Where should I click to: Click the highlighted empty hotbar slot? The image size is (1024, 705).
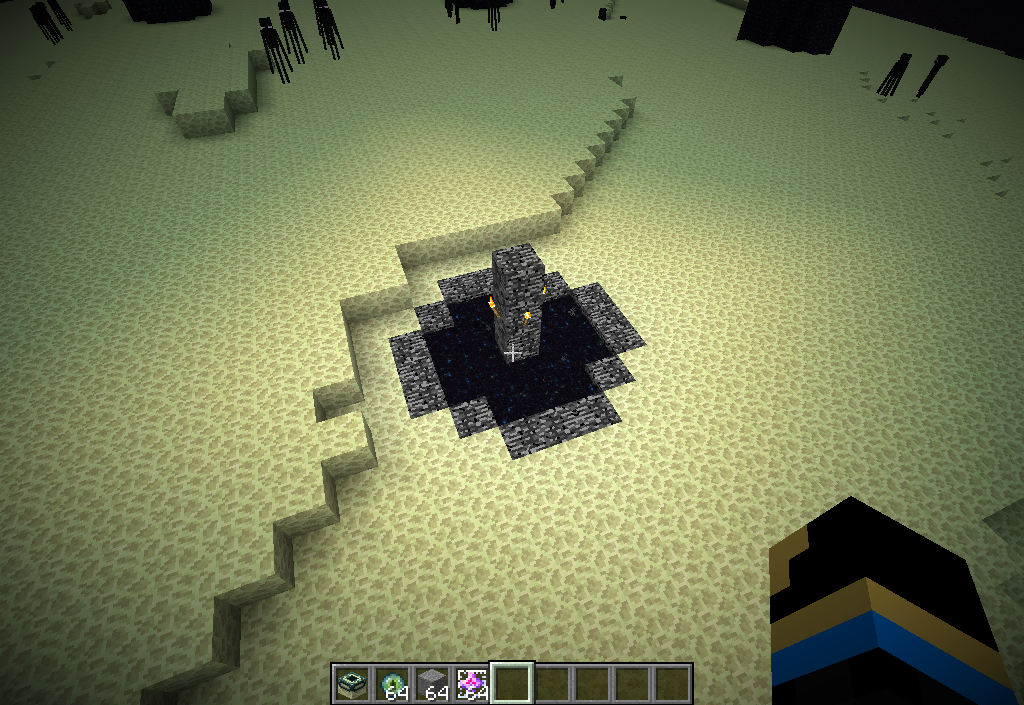tap(512, 684)
